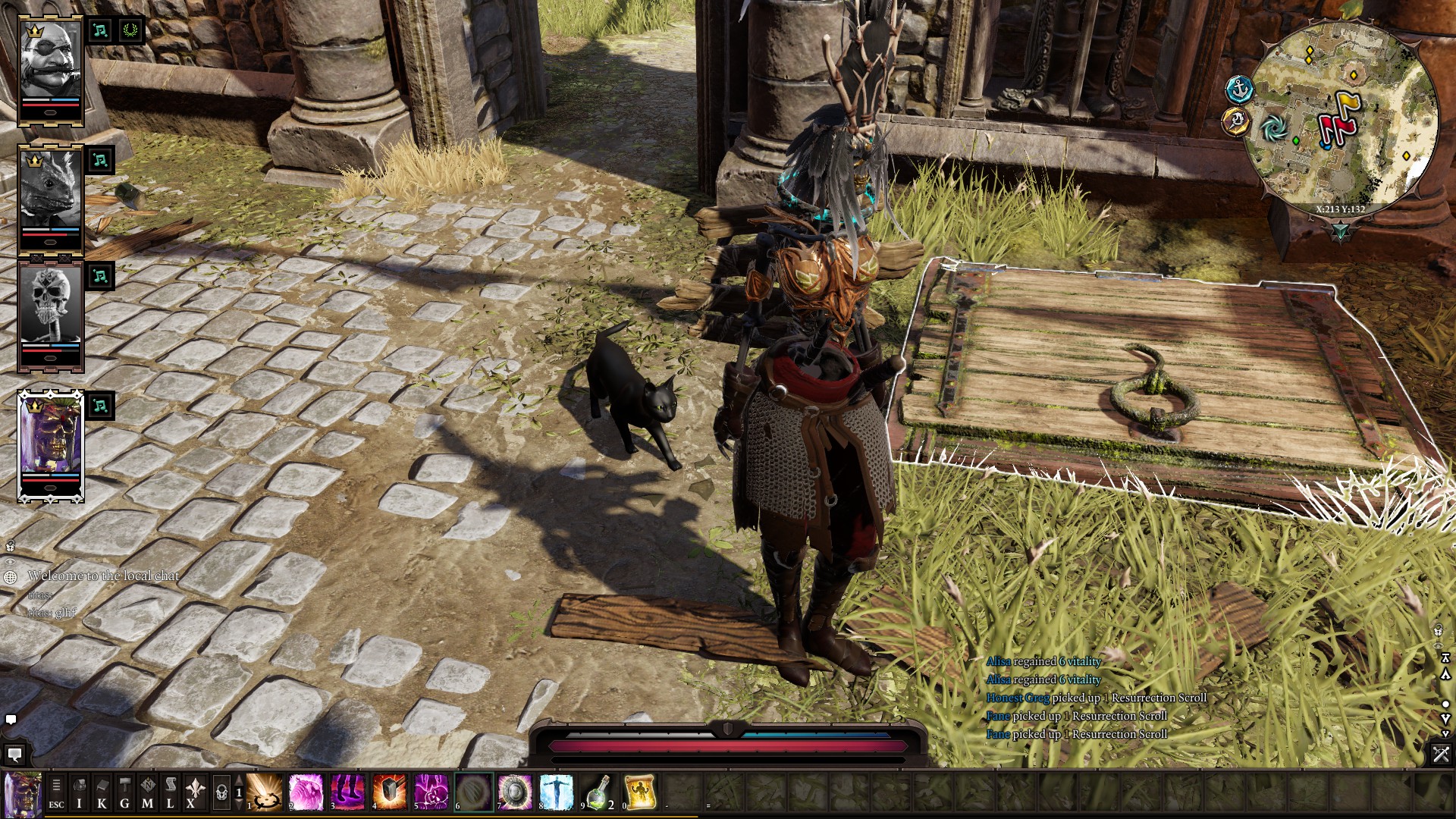The height and width of the screenshot is (819, 1456).
Task: Open the map compass icon
Action: coord(148,793)
